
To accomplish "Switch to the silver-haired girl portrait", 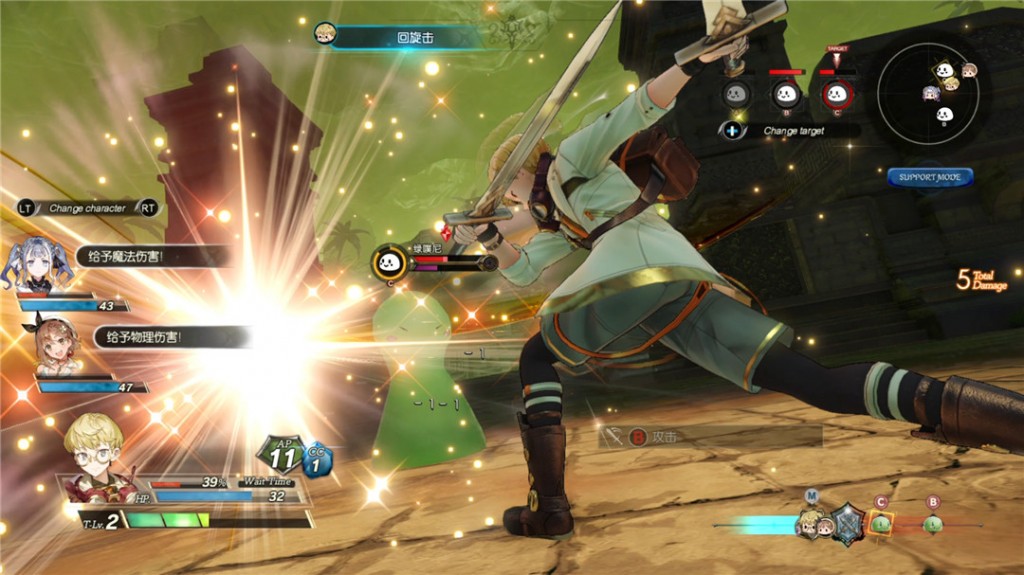I will coord(37,264).
